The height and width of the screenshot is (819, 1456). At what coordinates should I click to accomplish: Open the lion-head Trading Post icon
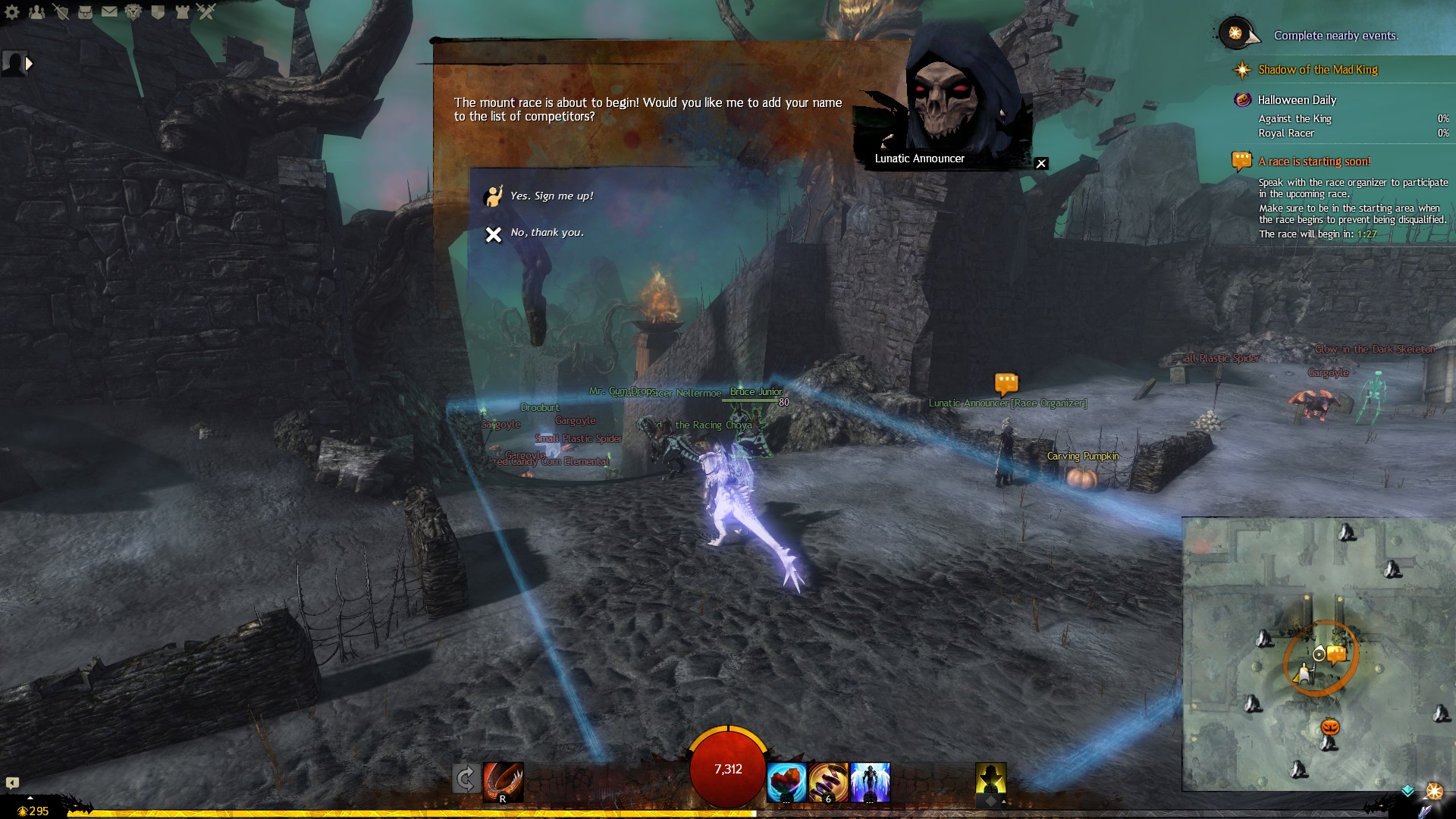pyautogui.click(x=133, y=11)
